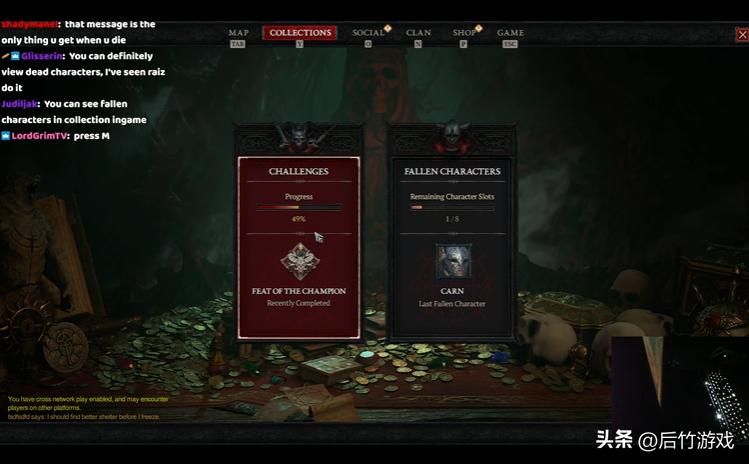Open the Challenges panel
The image size is (749, 464).
(x=298, y=171)
